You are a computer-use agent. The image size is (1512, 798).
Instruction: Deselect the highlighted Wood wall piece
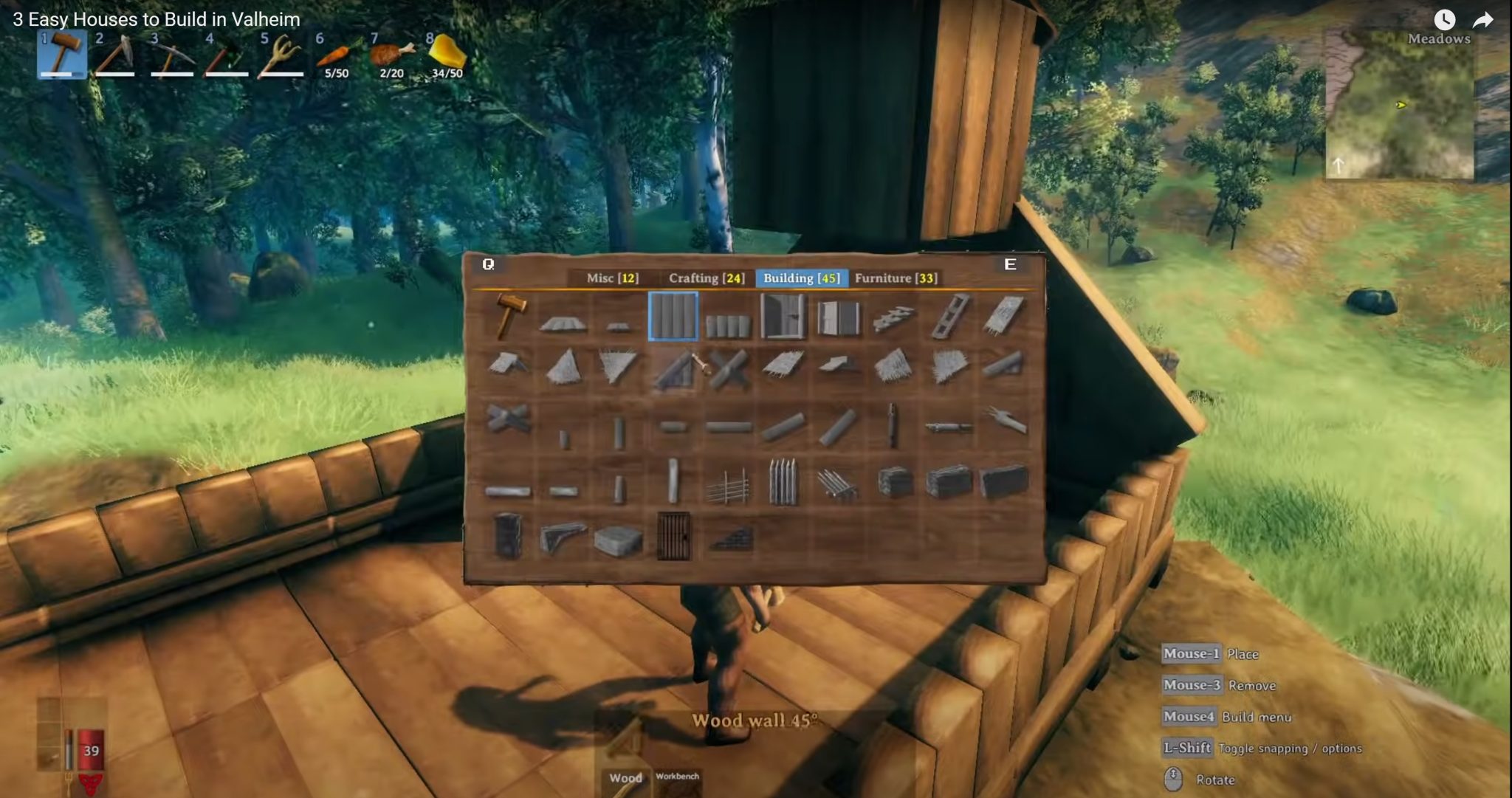(674, 317)
